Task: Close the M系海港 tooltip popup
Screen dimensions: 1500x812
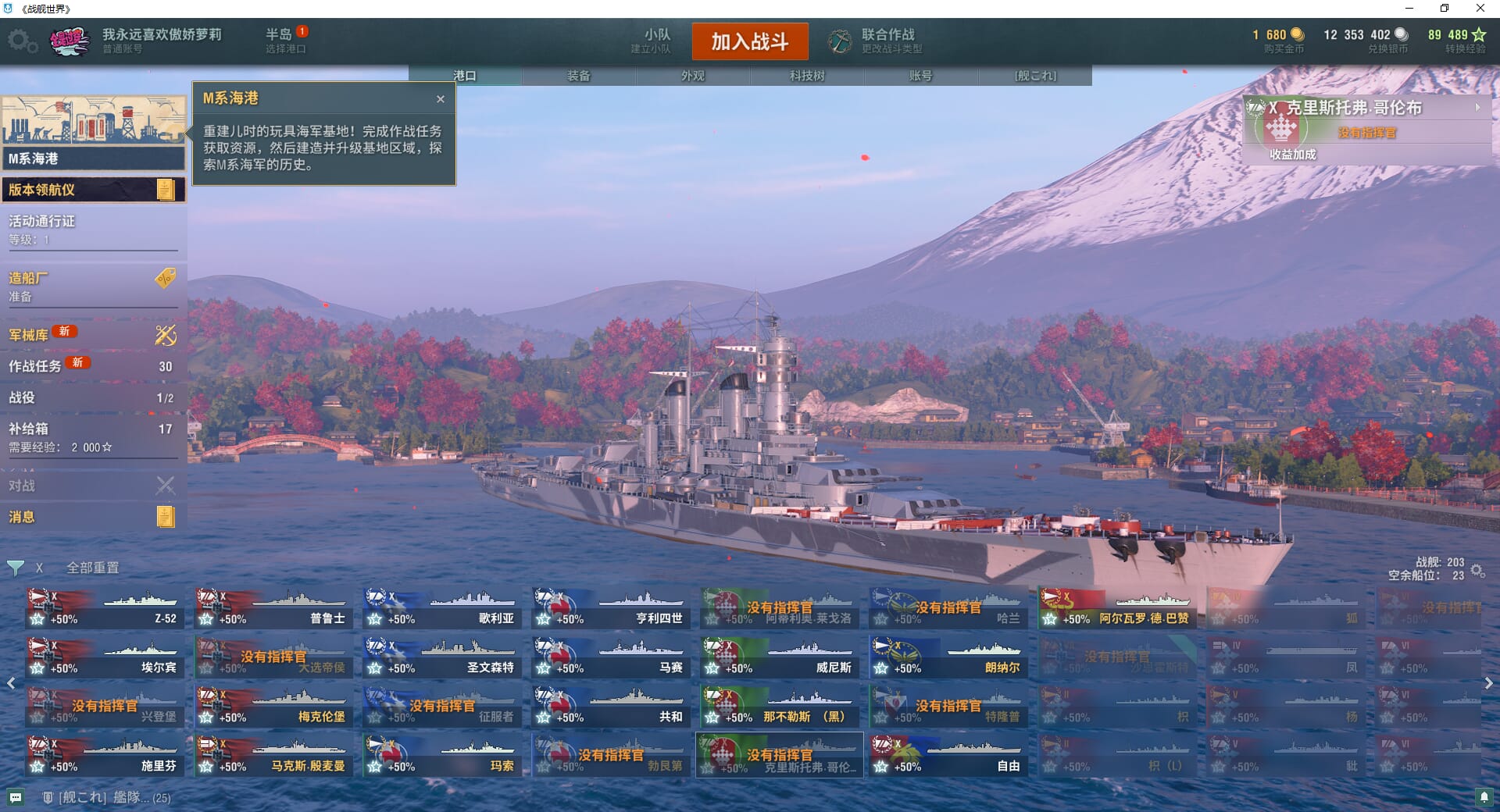Action: click(x=441, y=99)
